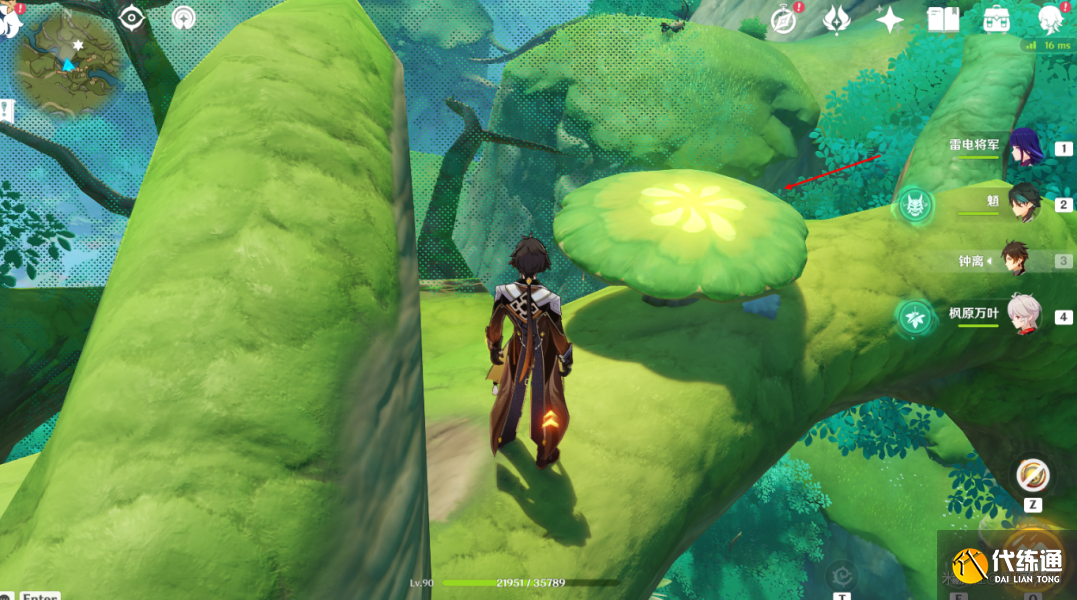Screen dimensions: 1077x600
Task: Switch to party member 魈
Action: pyautogui.click(x=1025, y=203)
